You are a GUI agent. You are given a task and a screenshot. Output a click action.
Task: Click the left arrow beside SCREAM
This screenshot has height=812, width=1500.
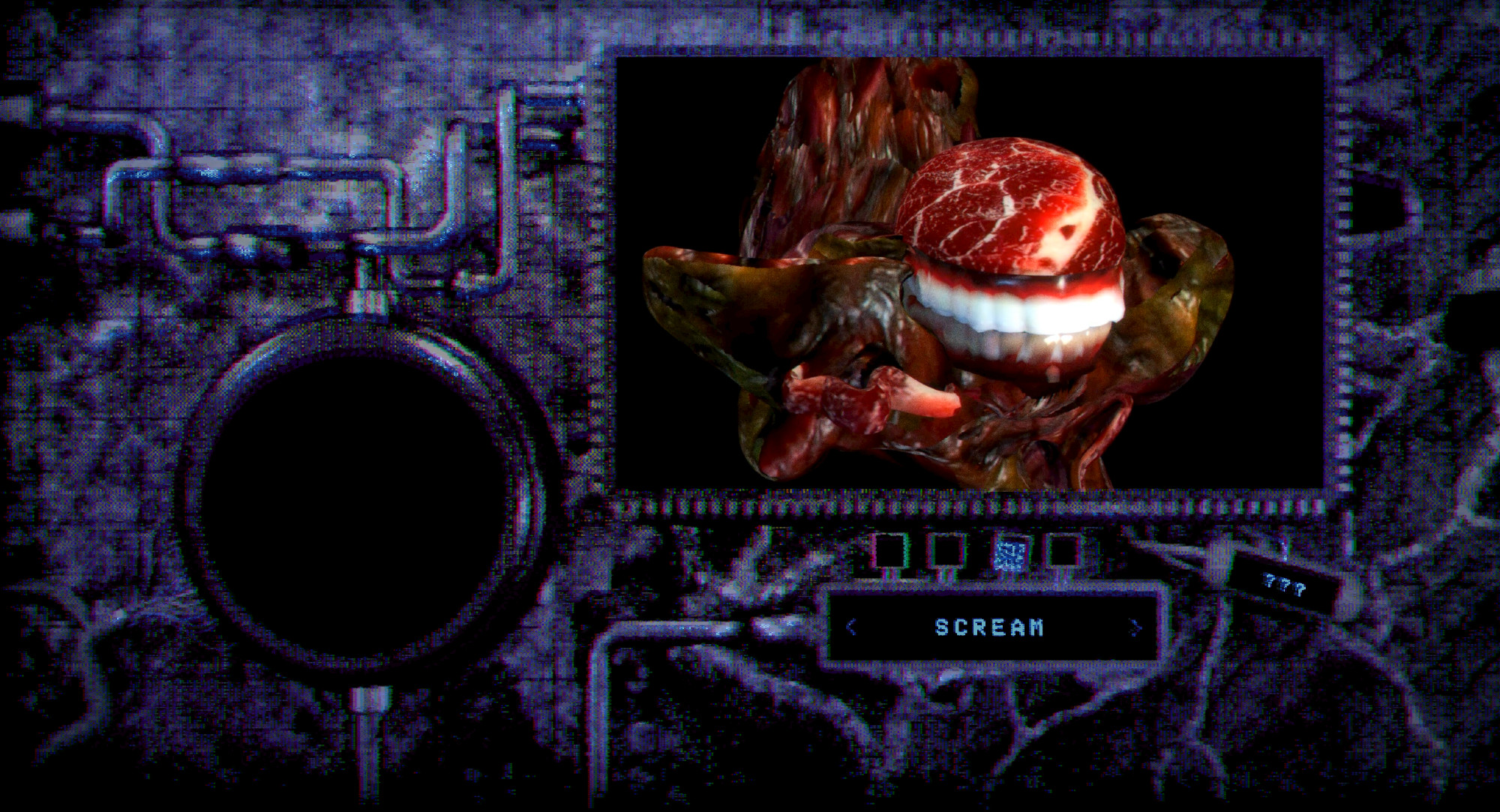pyautogui.click(x=850, y=627)
